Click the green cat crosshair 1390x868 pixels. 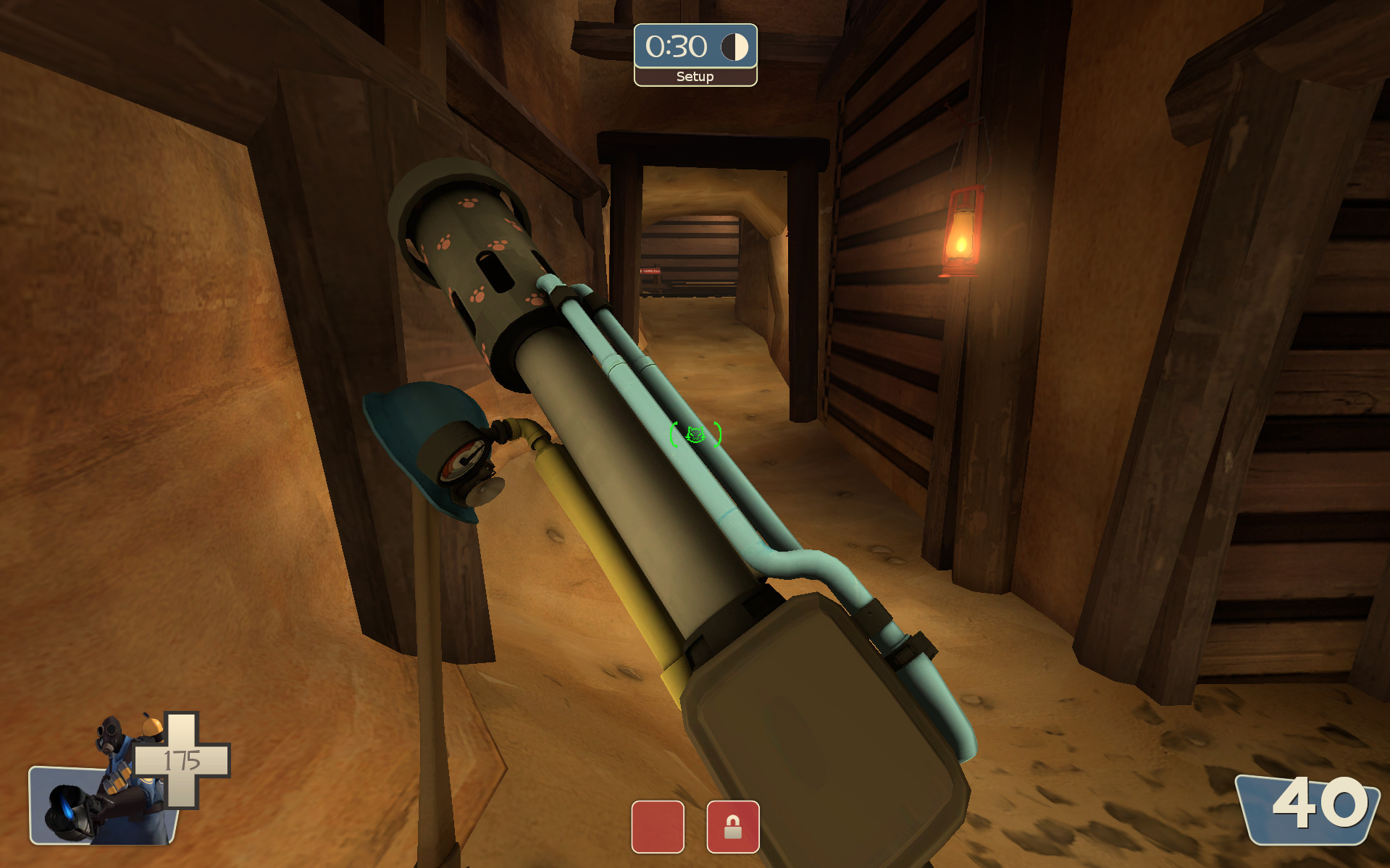[695, 434]
